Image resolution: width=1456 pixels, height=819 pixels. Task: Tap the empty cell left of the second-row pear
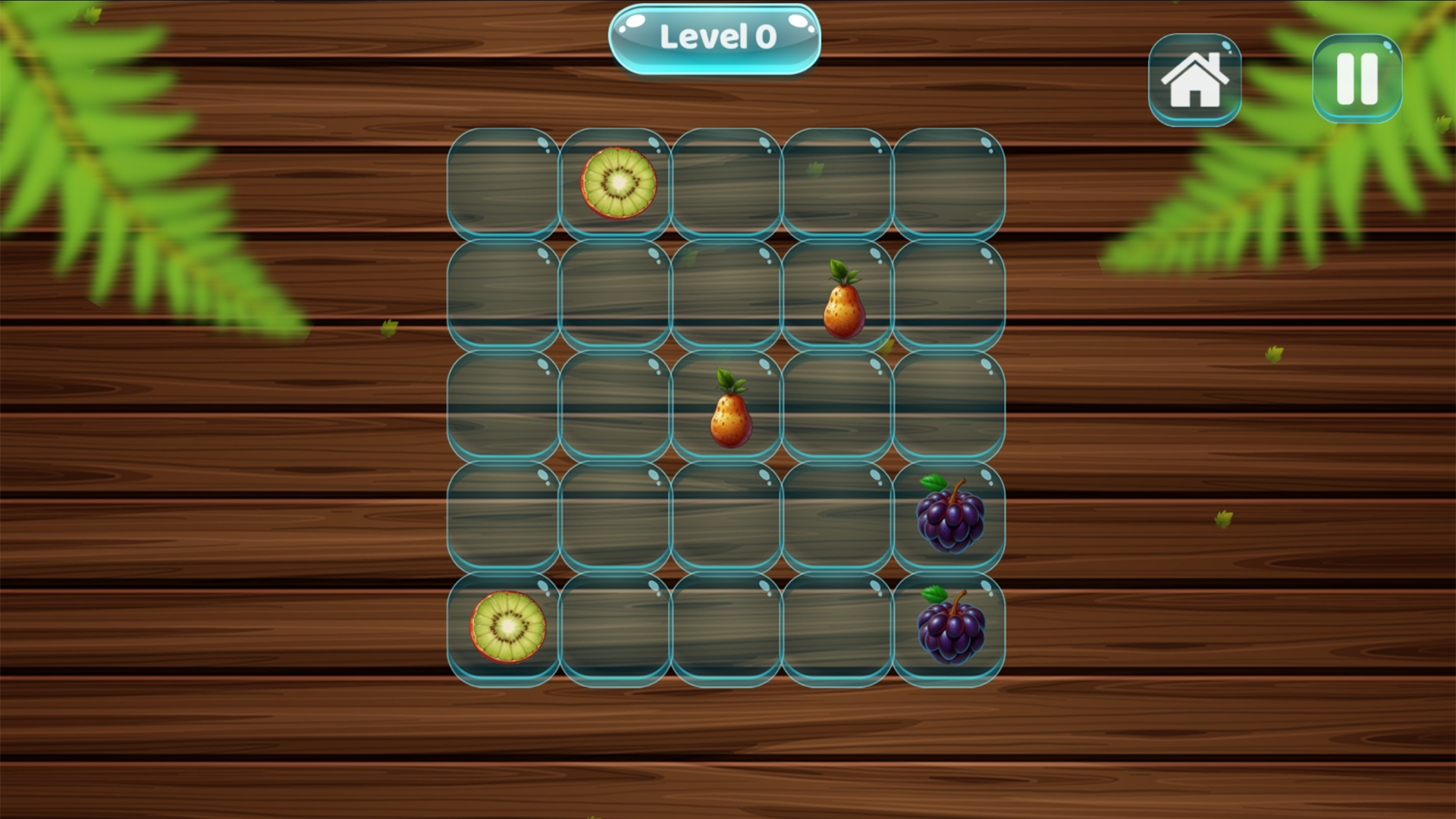[726, 296]
